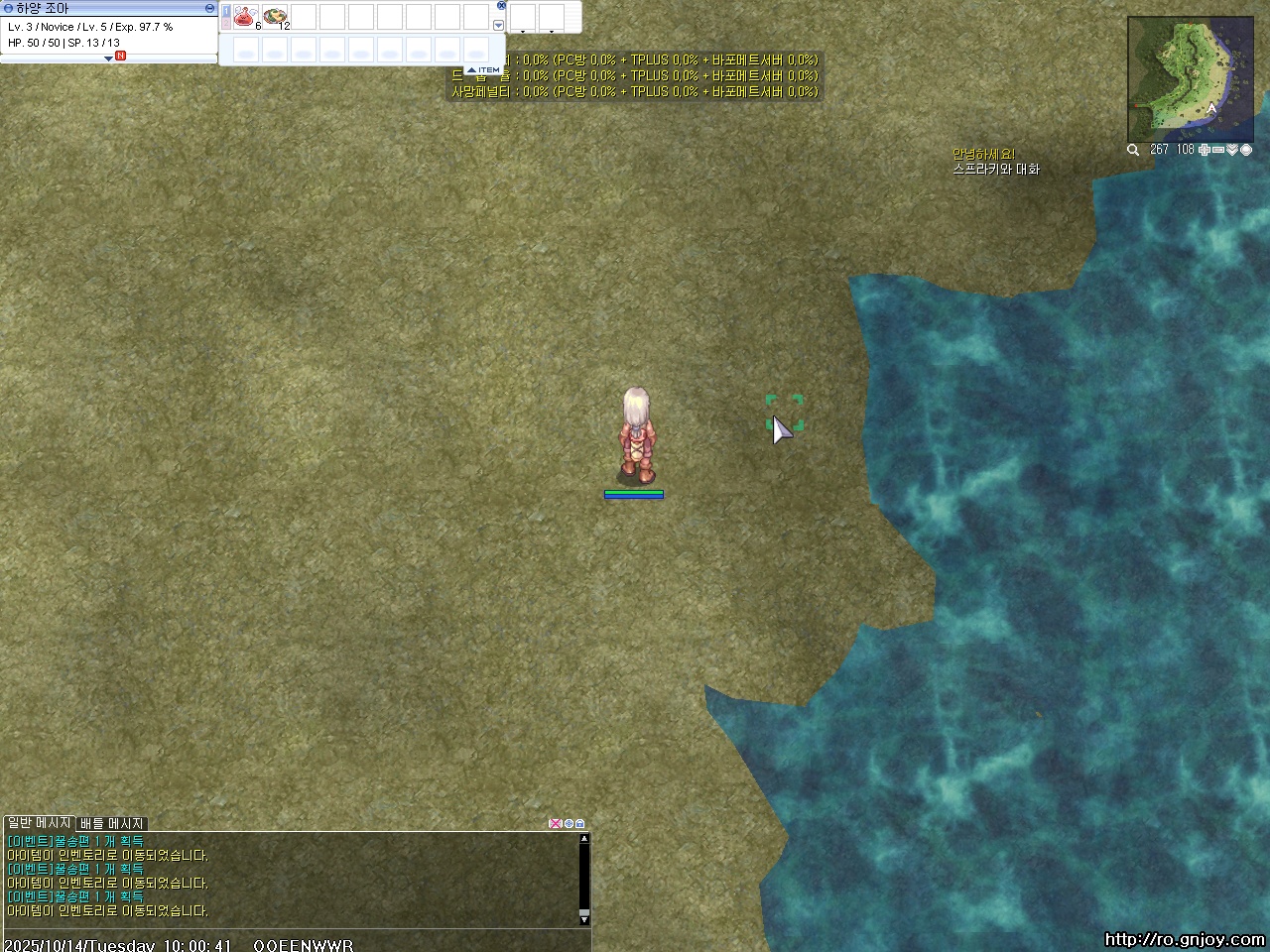Zoom in minimap with plus button
1270x952 pixels.
click(x=1205, y=150)
